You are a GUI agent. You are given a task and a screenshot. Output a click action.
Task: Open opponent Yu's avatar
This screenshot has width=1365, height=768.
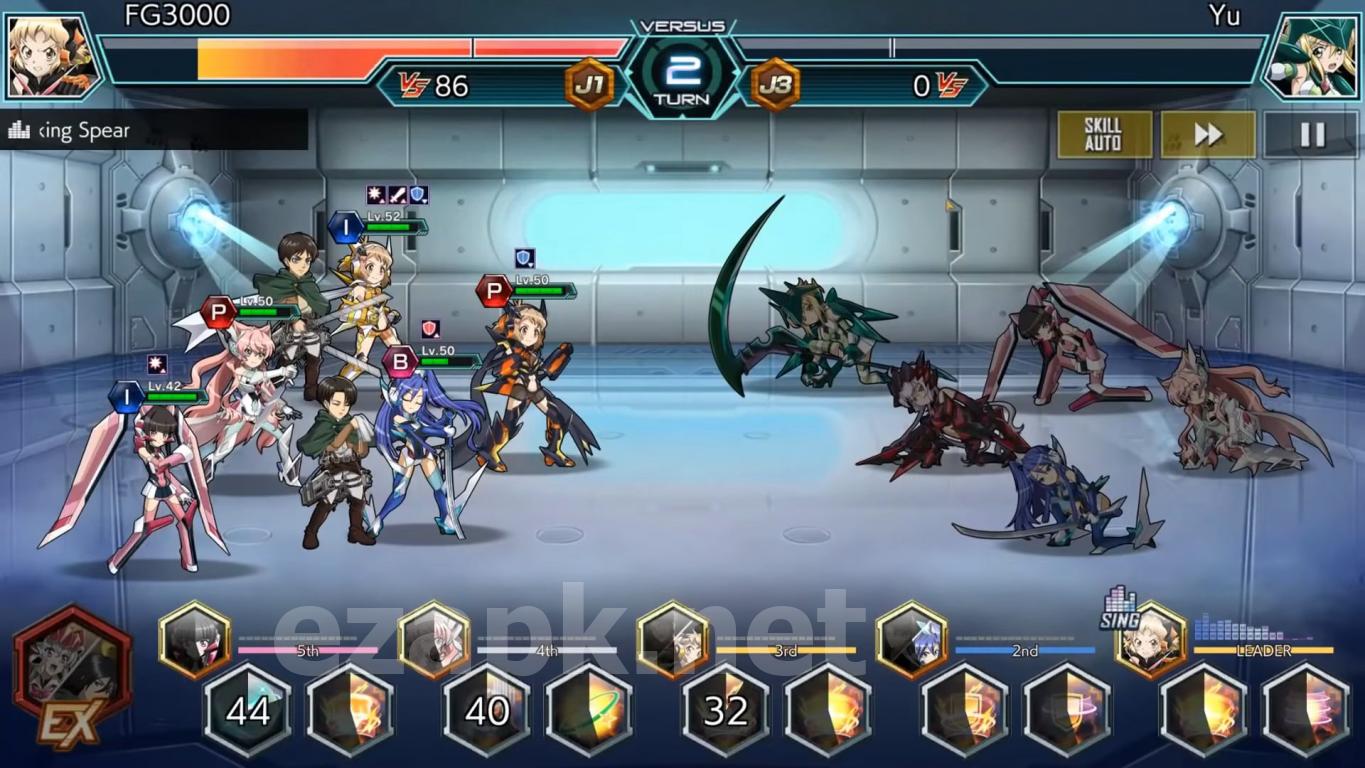[1313, 56]
